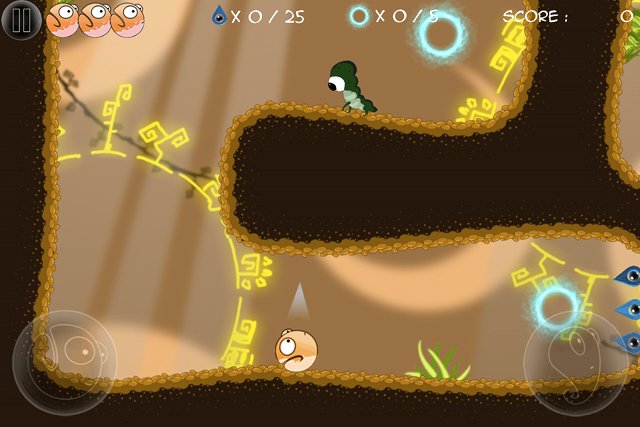This screenshot has height=427, width=640.
Task: Tap the left virtual joystick pad
Action: [x=64, y=362]
